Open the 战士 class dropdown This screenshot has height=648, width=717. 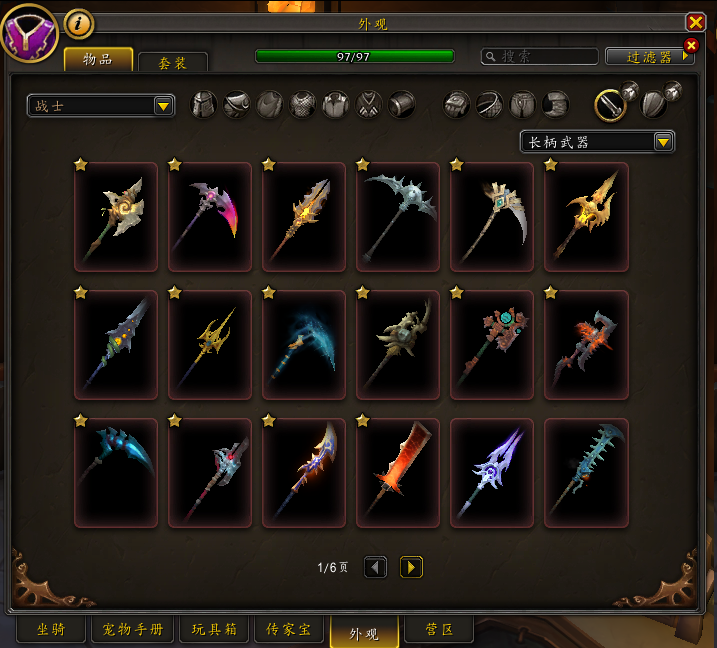[101, 105]
